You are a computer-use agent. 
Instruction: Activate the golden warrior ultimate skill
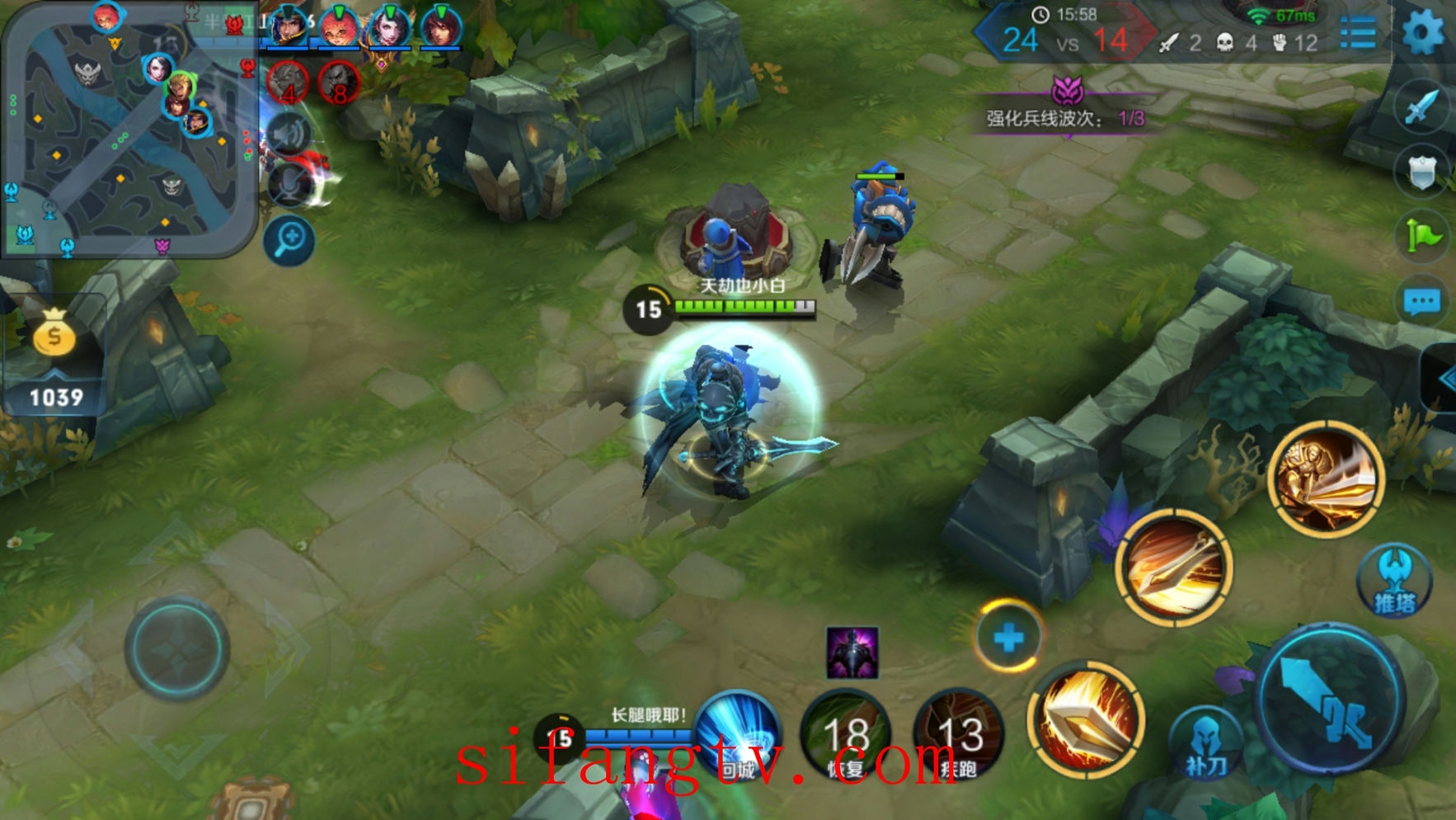click(1326, 479)
